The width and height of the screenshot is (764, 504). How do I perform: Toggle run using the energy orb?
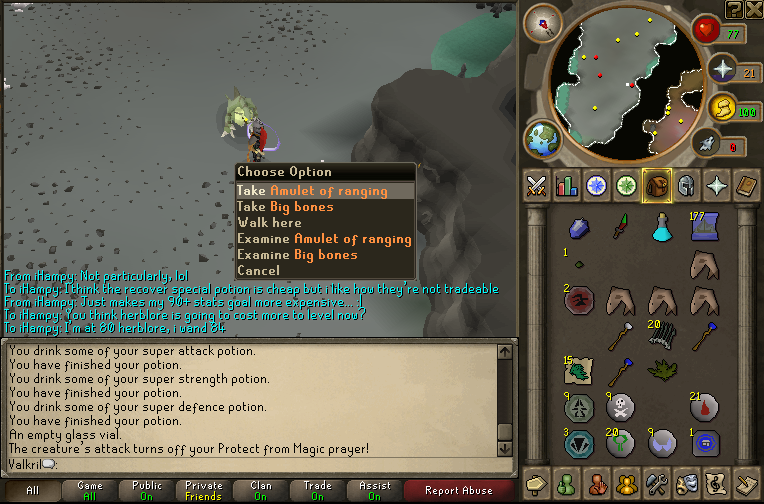[x=720, y=107]
